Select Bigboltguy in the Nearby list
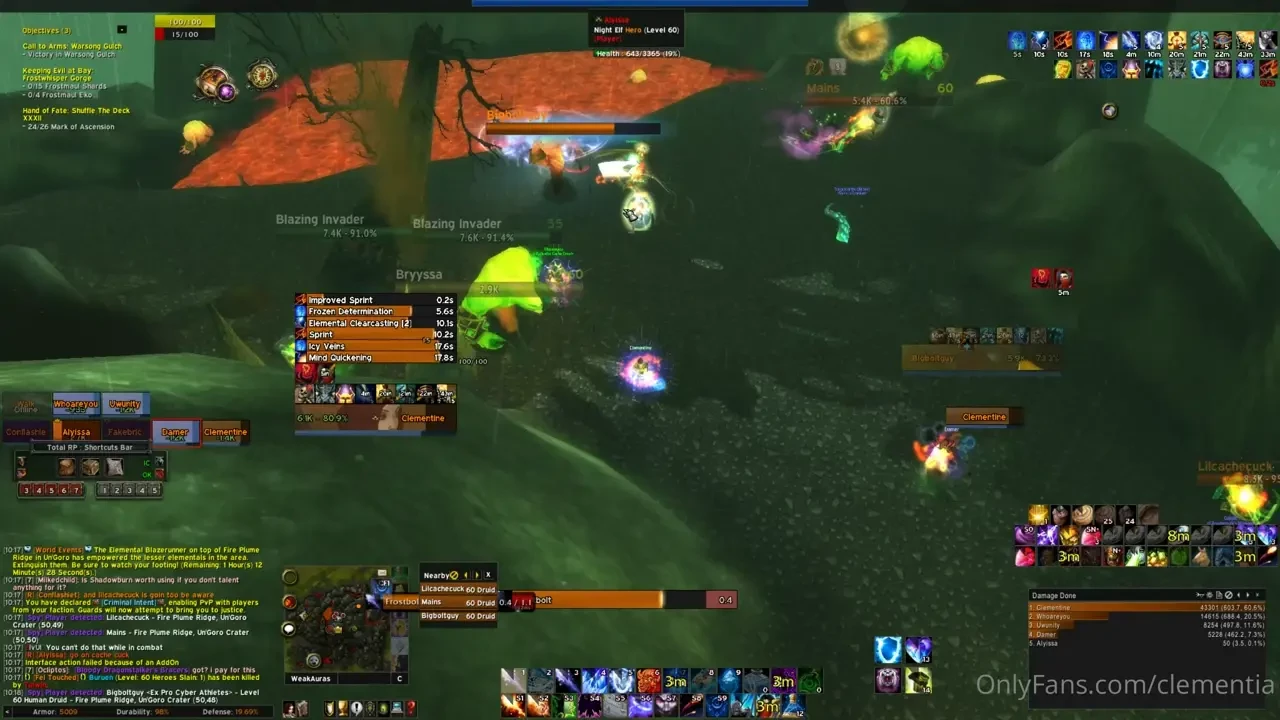Viewport: 1280px width, 720px height. coord(456,616)
